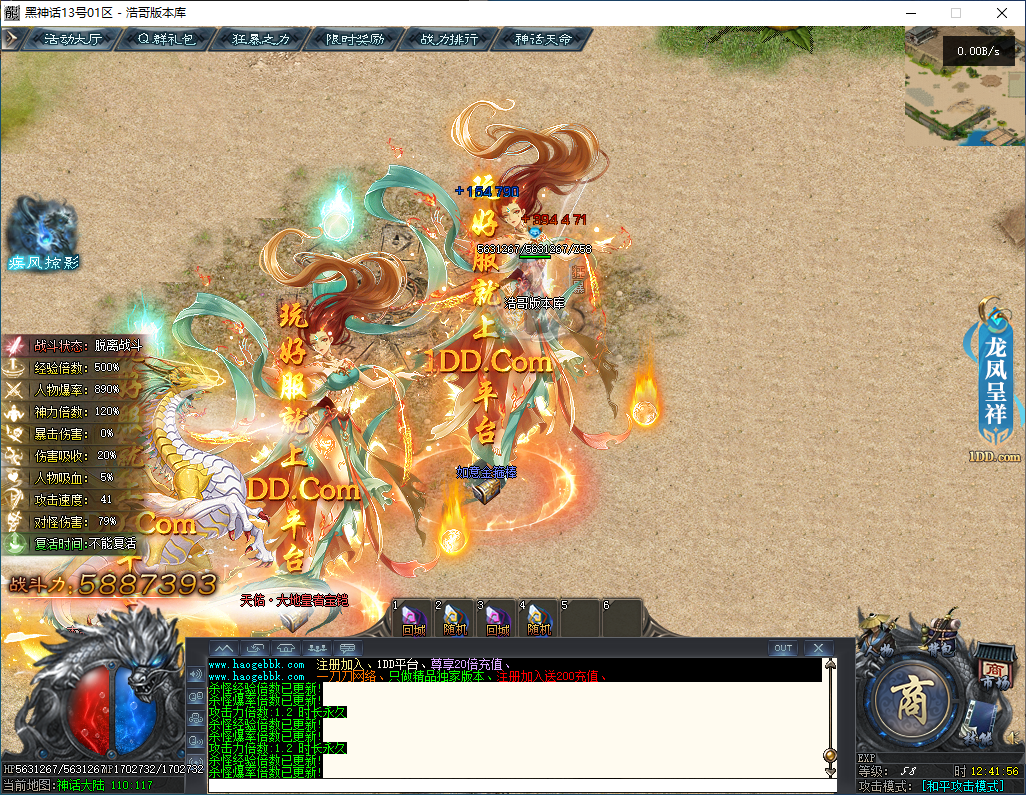Open the Q群礼包 gift pack menu
Screen dimensions: 1026x795
[166, 40]
